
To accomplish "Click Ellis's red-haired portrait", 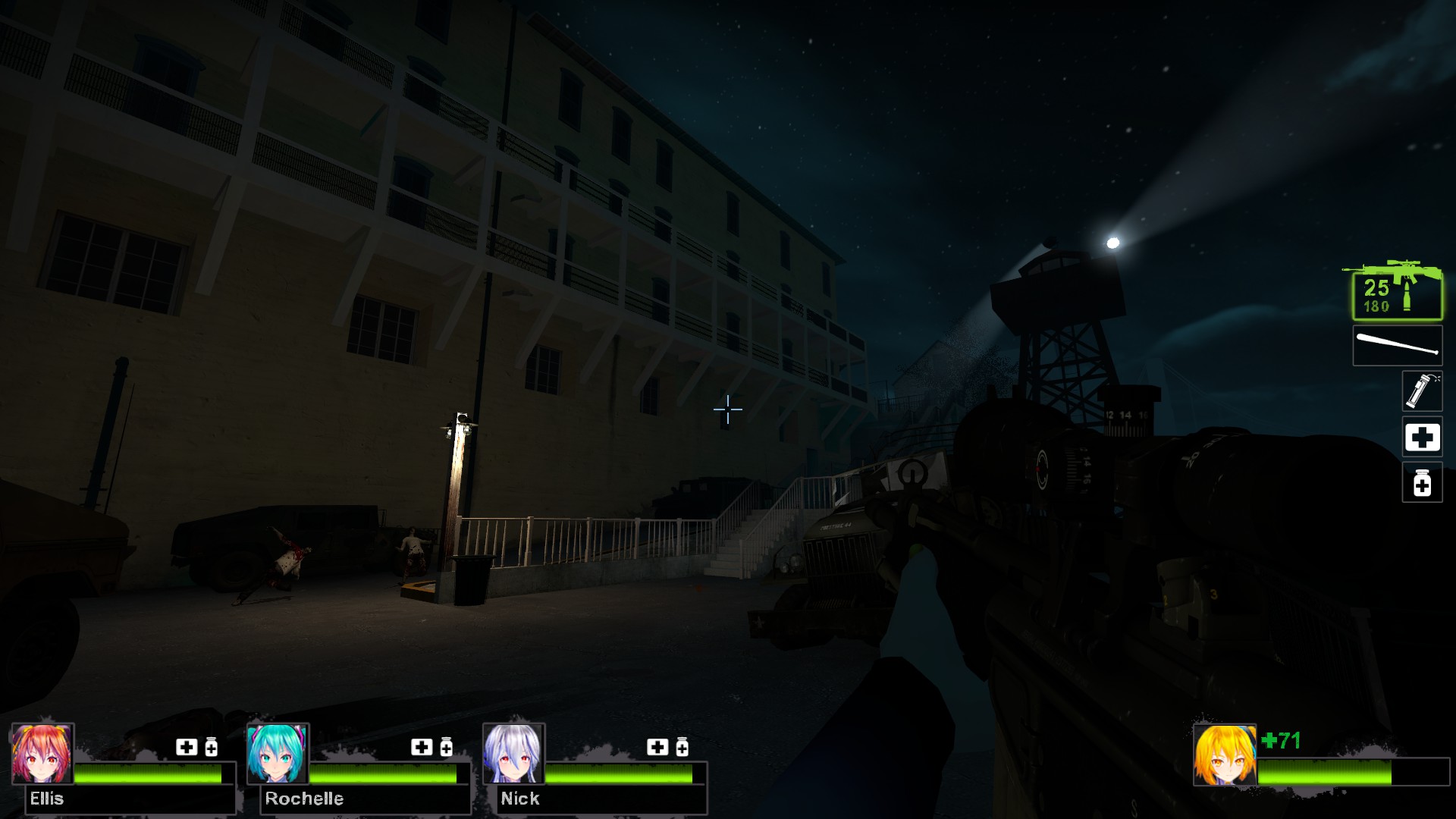I will pos(42,754).
